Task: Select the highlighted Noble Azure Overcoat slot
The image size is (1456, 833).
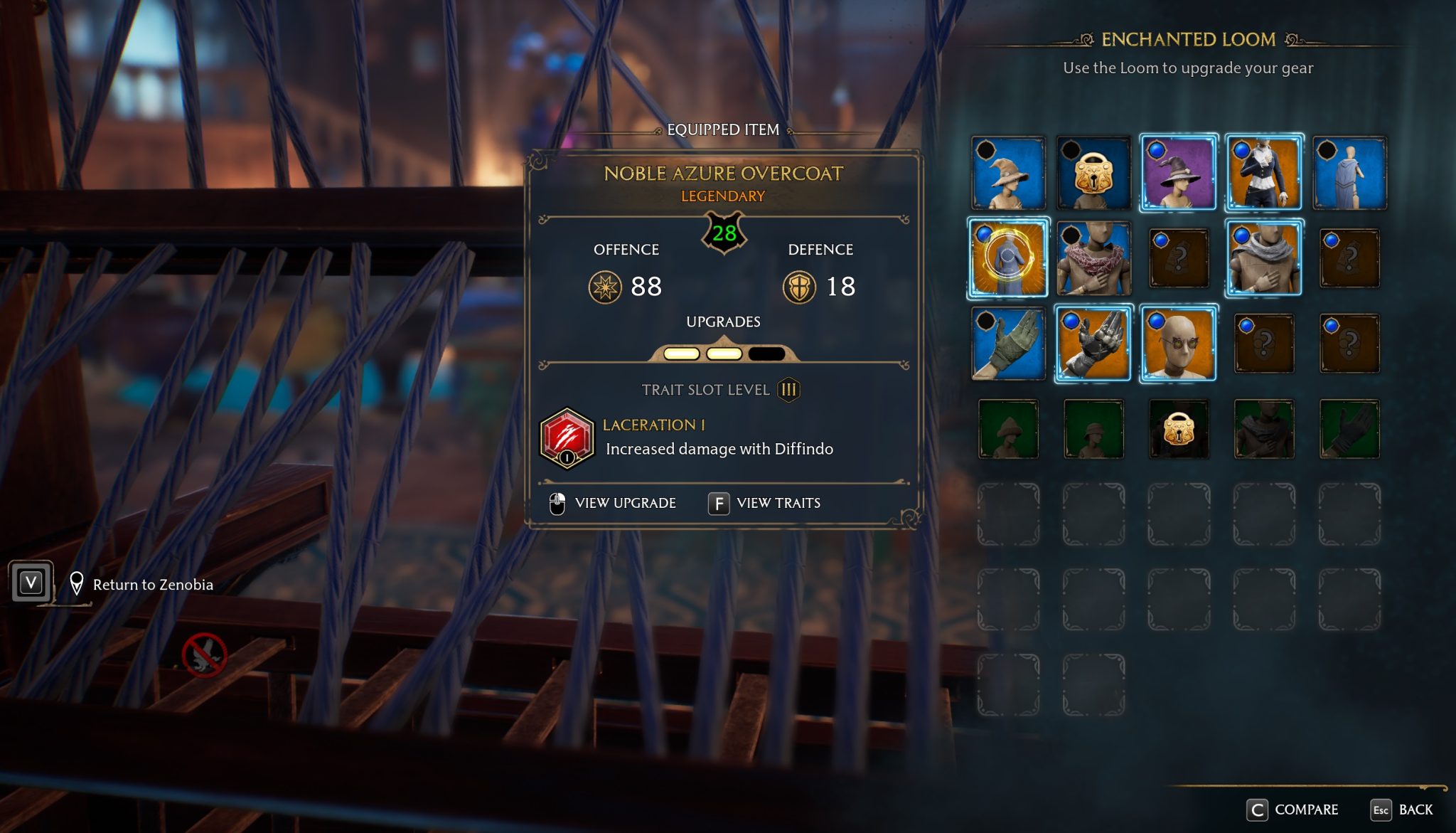Action: (1008, 258)
